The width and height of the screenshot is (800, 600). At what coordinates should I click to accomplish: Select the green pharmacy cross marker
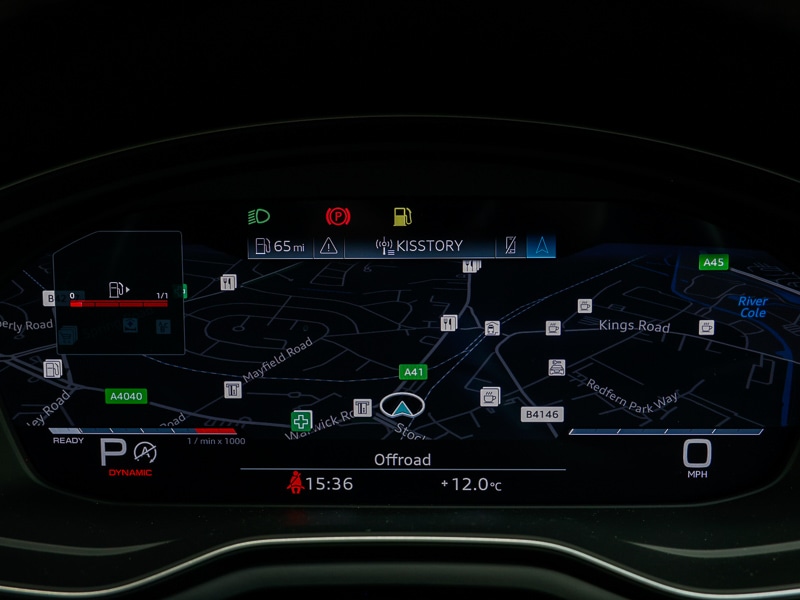point(300,421)
